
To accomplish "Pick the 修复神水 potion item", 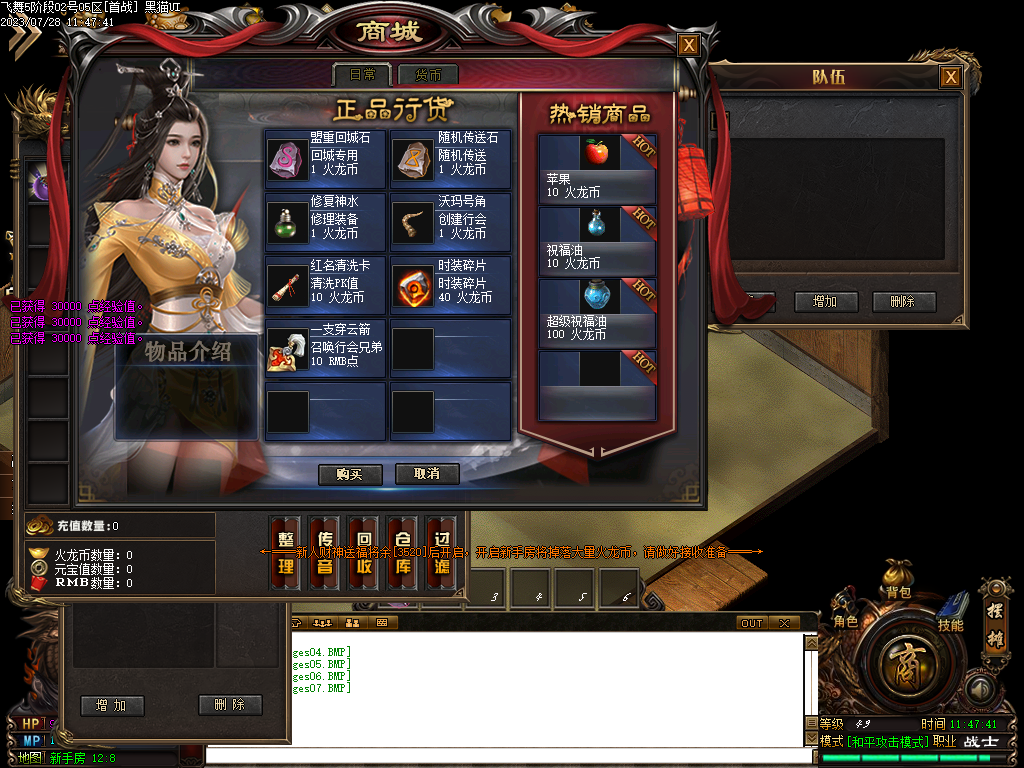I will click(325, 220).
